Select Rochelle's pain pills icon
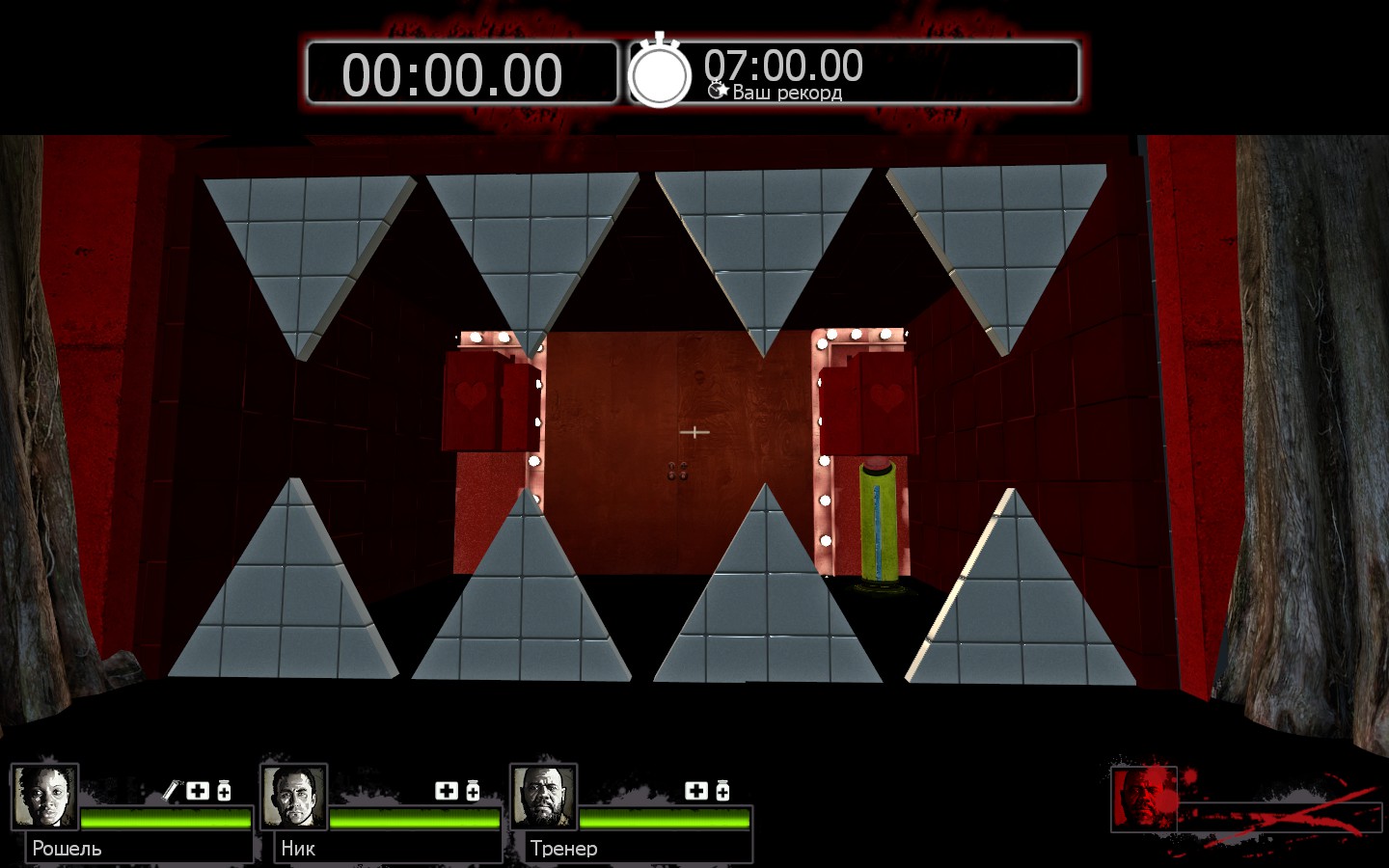 224,791
